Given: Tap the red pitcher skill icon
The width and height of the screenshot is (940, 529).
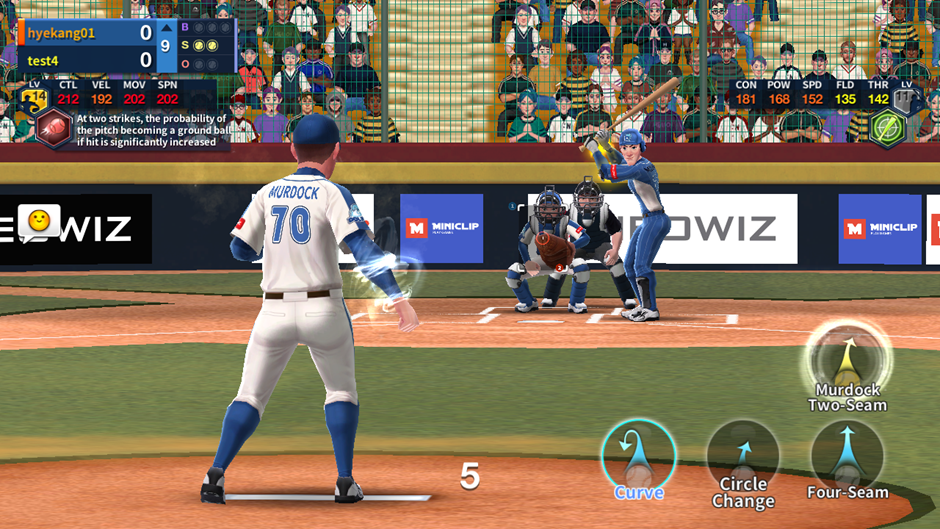Looking at the screenshot, I should click(x=53, y=128).
